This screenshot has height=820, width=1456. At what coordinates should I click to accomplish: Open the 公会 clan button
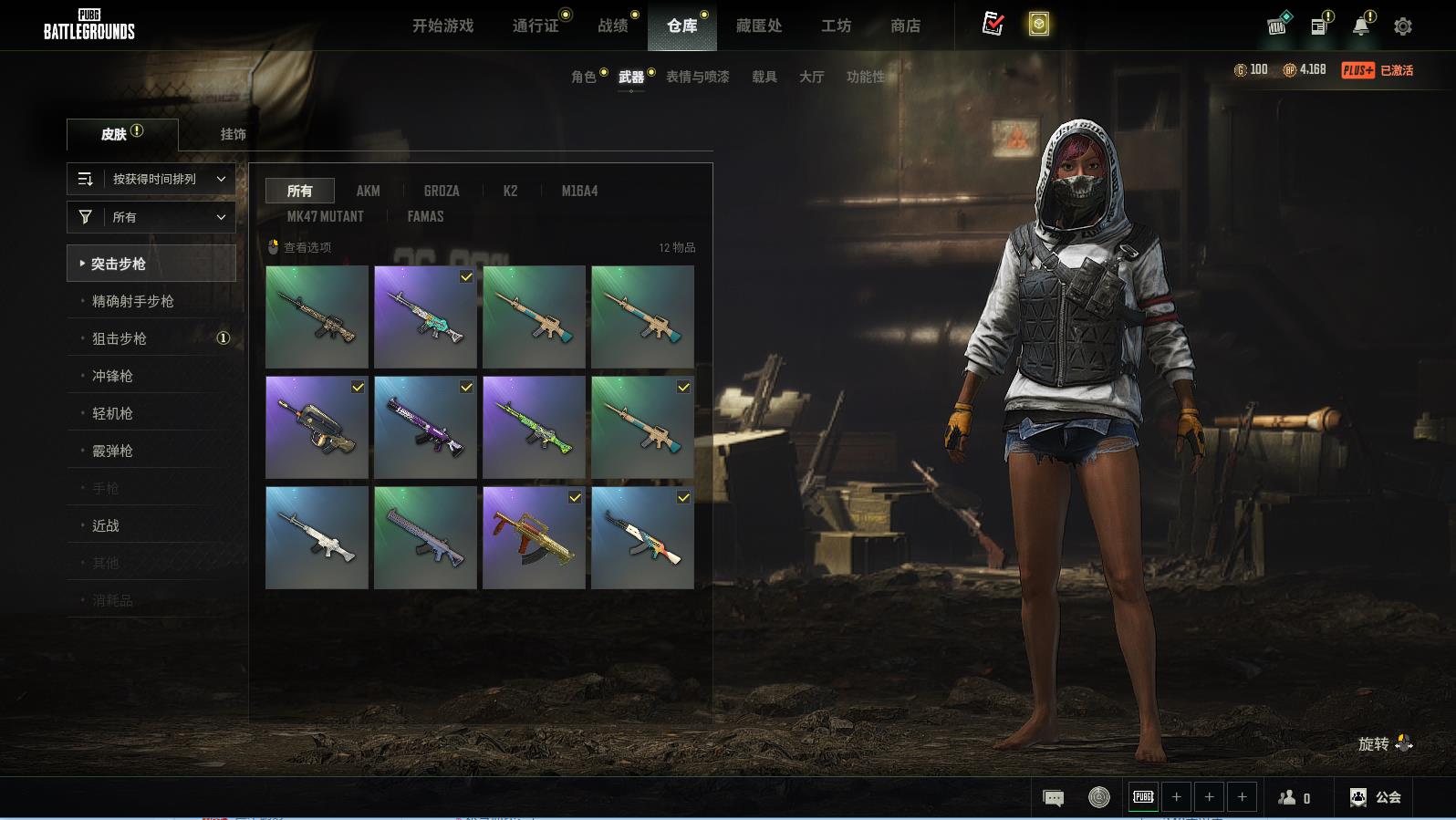point(1375,797)
